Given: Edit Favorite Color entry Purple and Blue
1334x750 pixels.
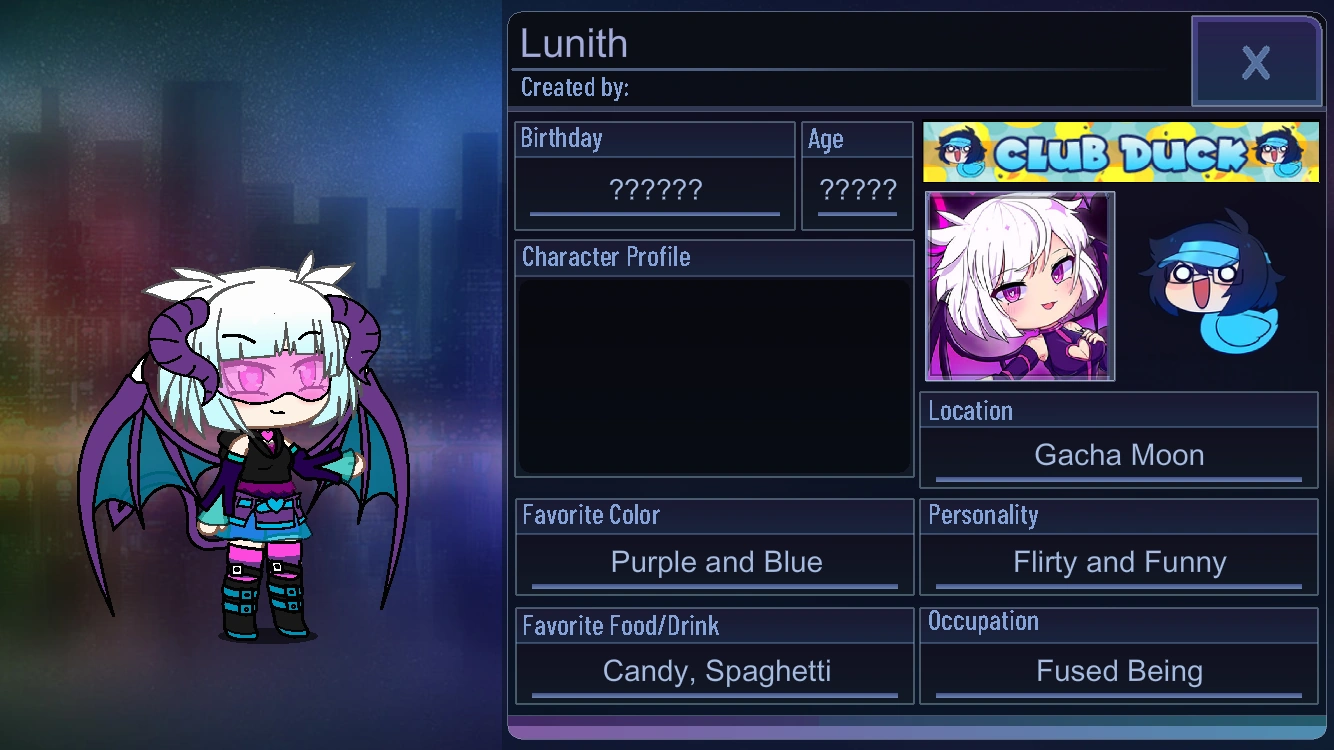Looking at the screenshot, I should (x=716, y=562).
